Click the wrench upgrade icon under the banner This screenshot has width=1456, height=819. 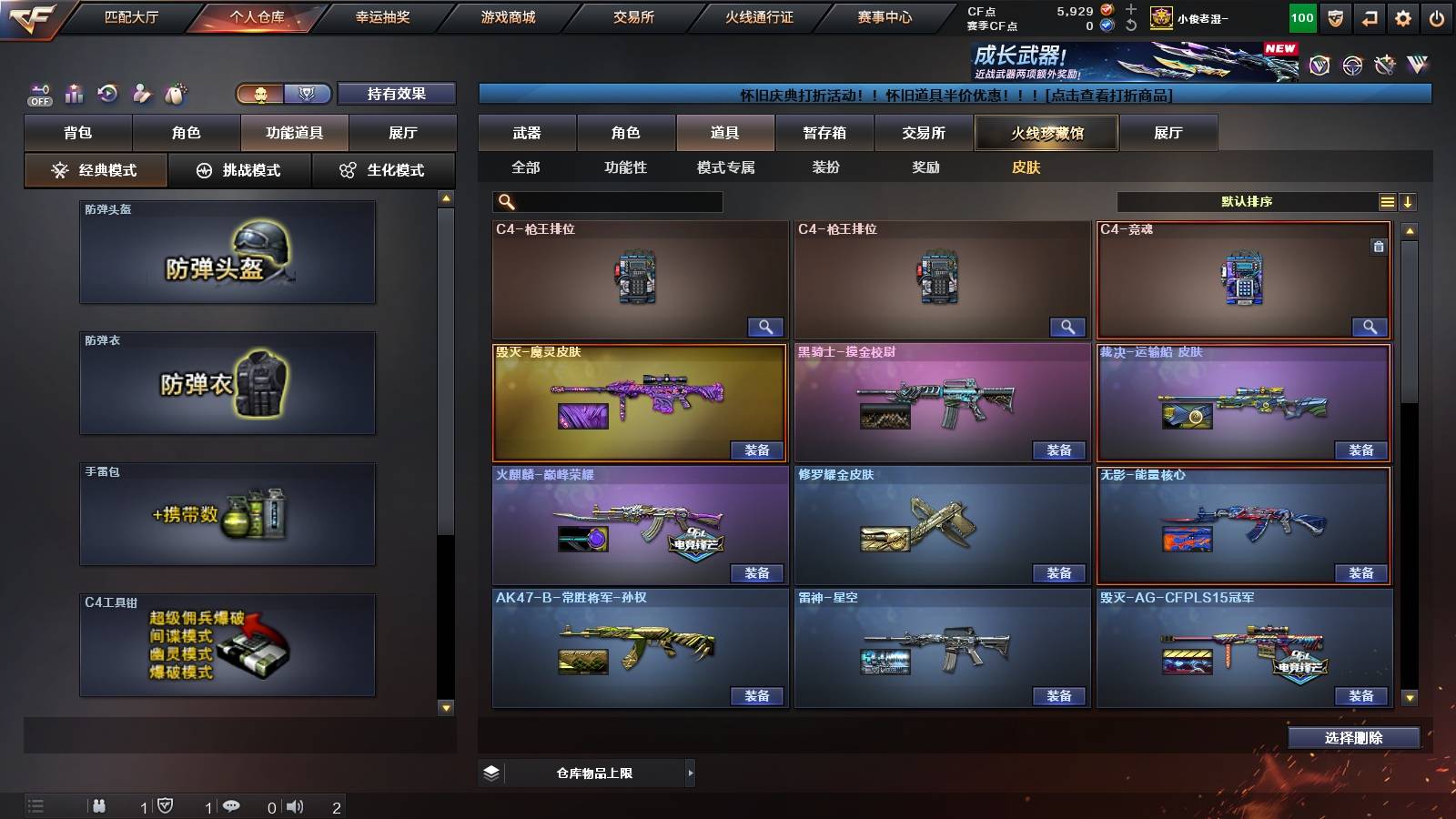pos(1385,64)
